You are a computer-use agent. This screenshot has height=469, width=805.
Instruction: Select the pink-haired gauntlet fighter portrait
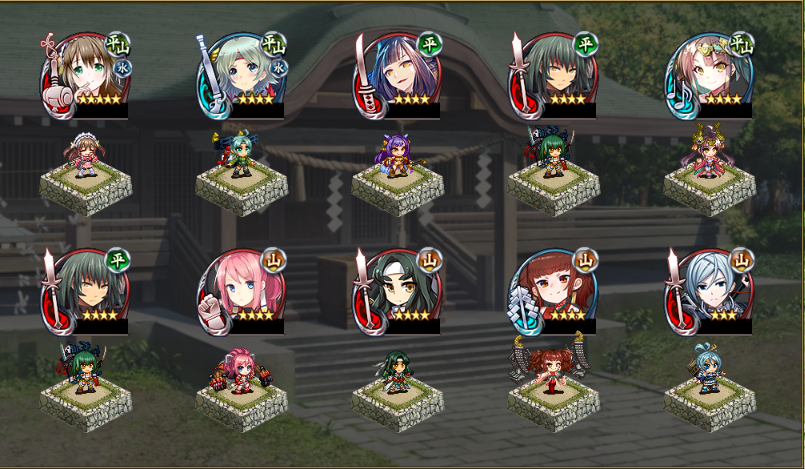(x=240, y=290)
